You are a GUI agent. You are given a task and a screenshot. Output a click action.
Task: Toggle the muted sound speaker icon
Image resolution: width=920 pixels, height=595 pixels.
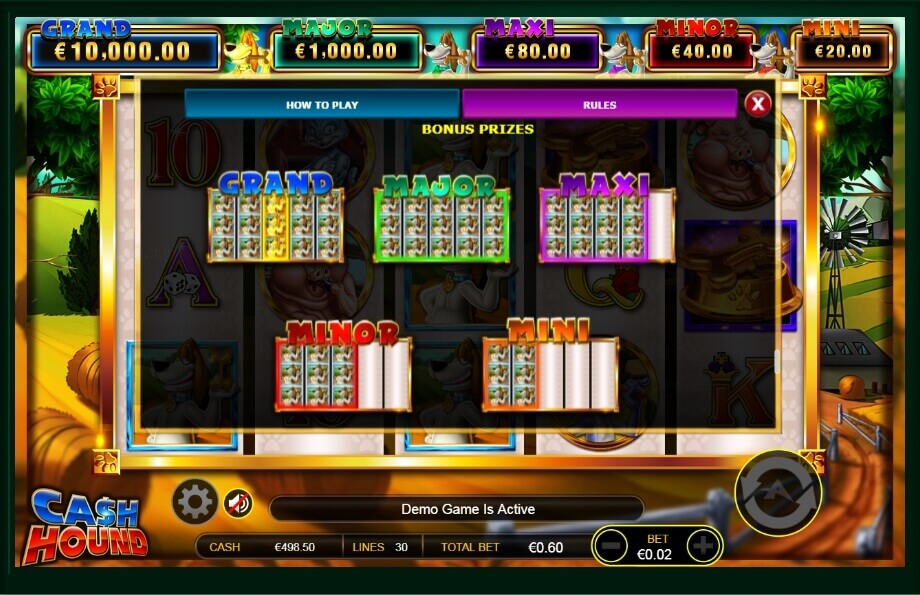coord(237,501)
